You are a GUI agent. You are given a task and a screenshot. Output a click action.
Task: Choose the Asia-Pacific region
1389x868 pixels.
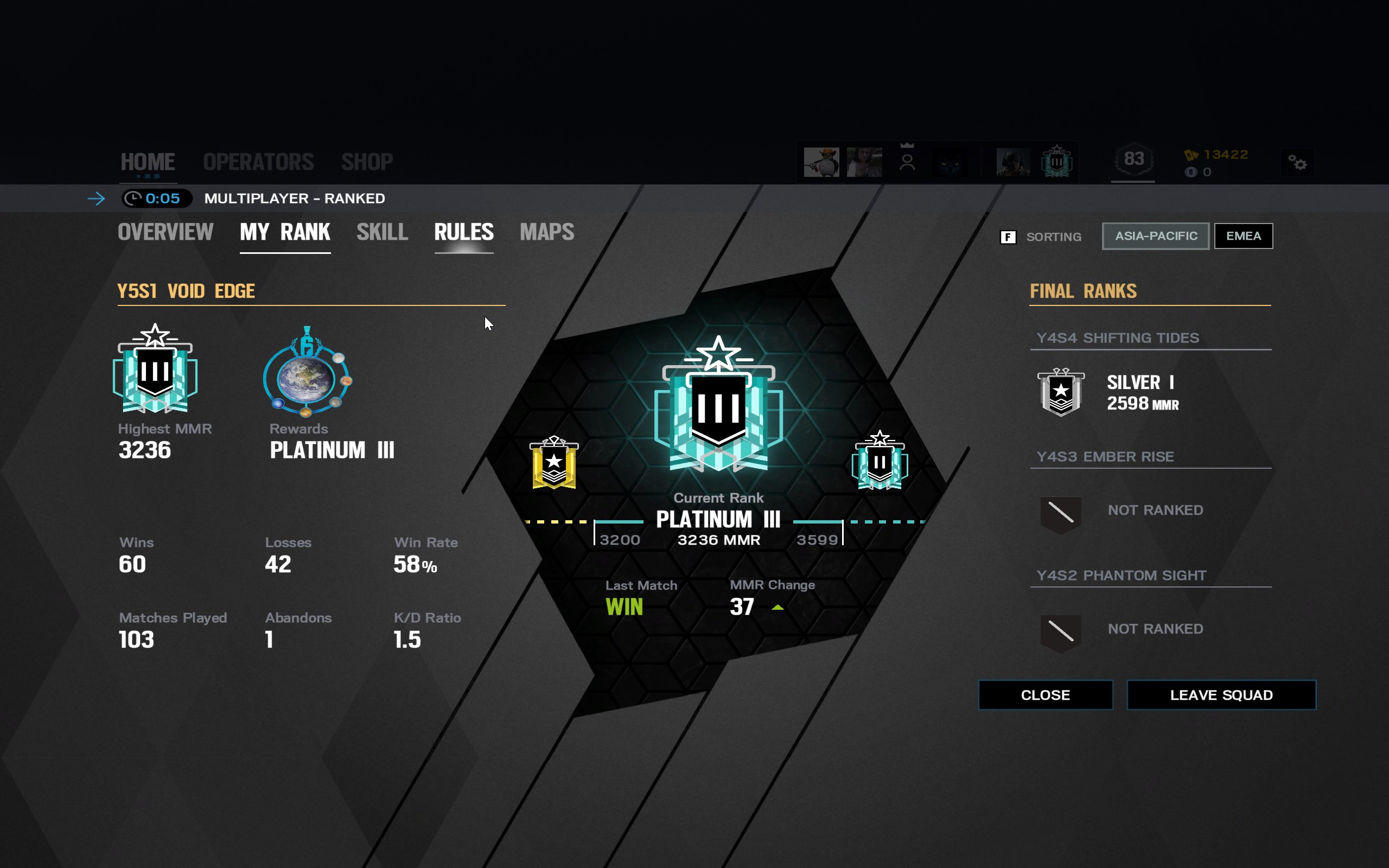[1155, 236]
